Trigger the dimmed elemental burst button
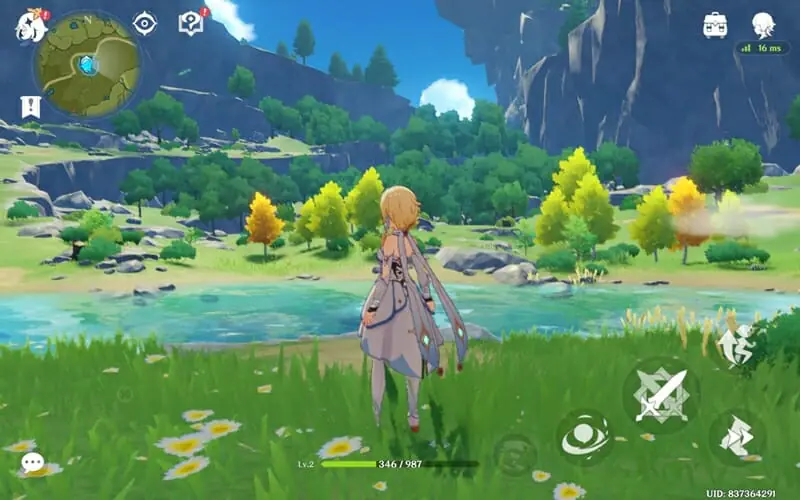The image size is (800, 500). (515, 454)
